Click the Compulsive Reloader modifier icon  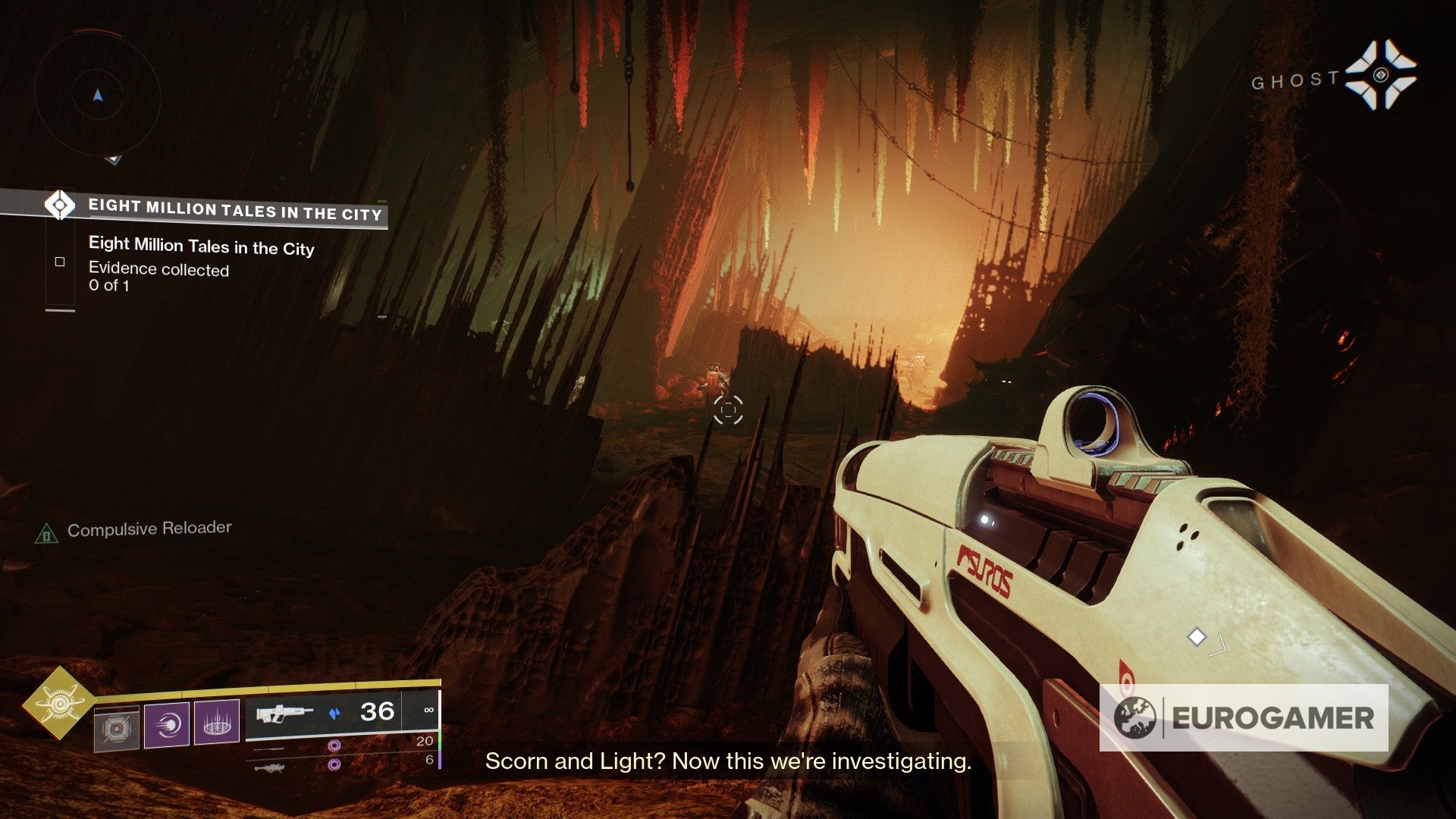click(x=47, y=535)
